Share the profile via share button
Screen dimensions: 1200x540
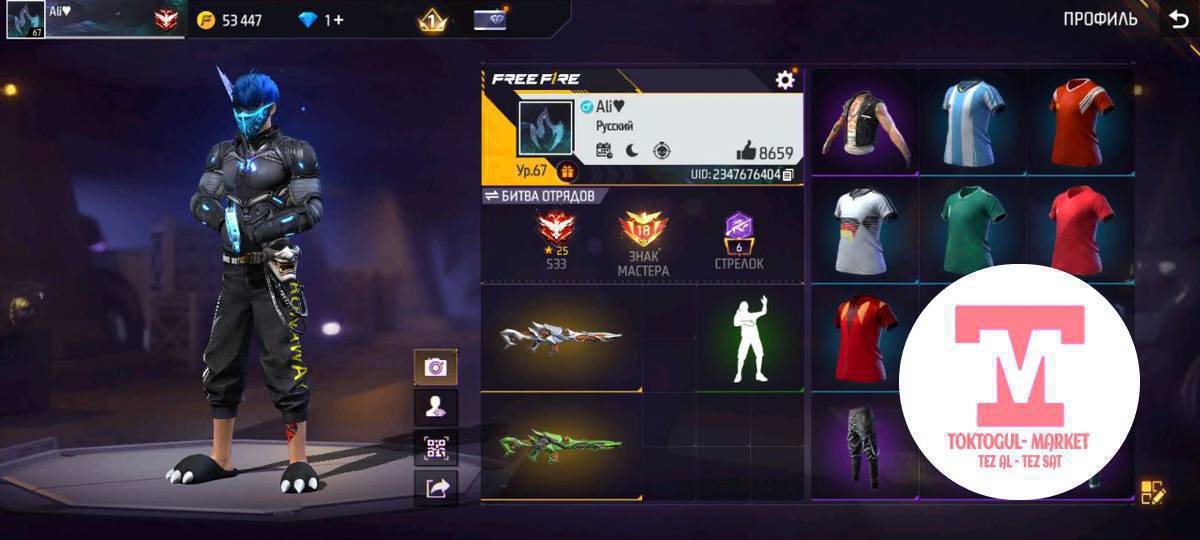(x=436, y=488)
